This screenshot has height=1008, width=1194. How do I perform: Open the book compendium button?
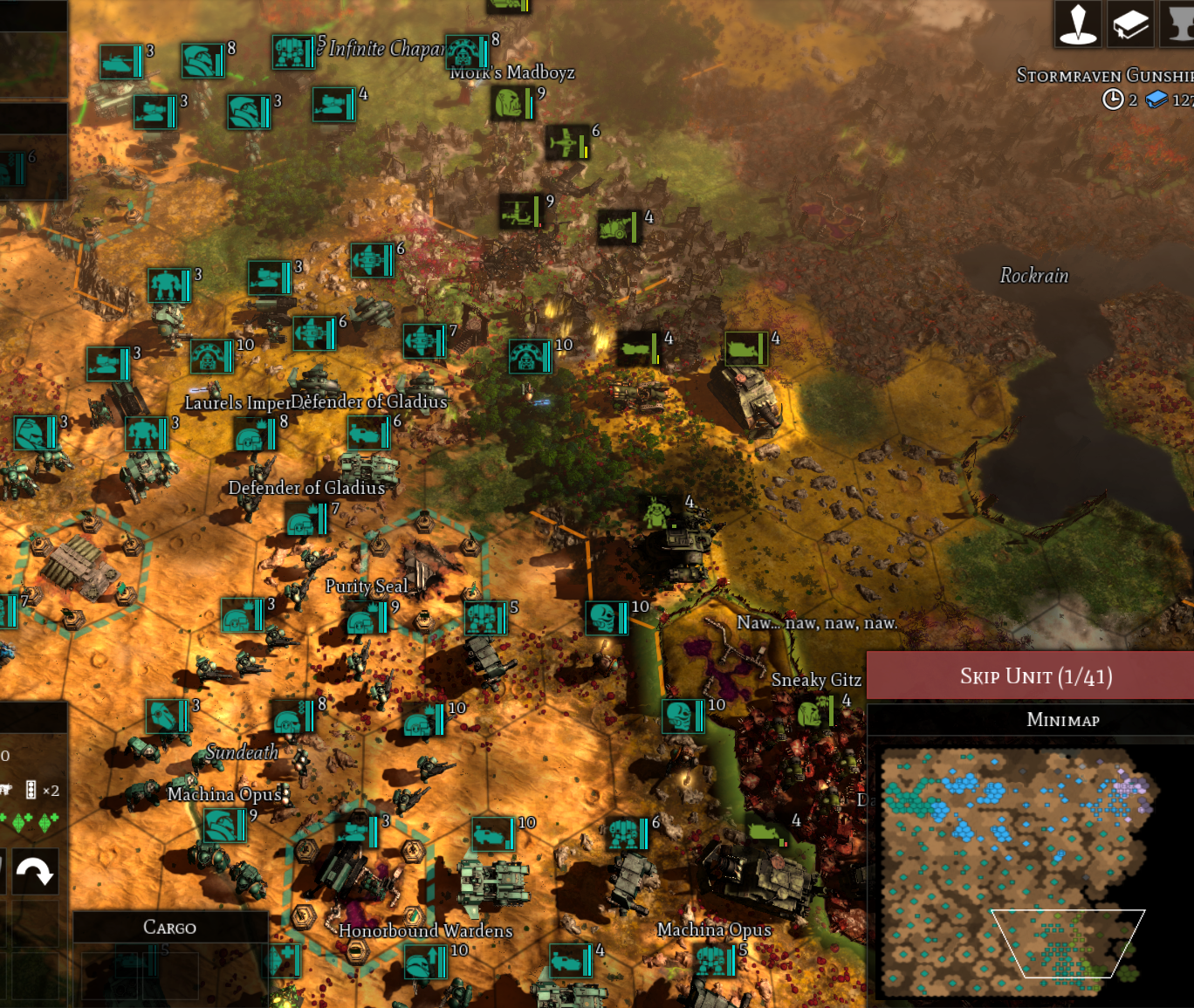[1130, 24]
